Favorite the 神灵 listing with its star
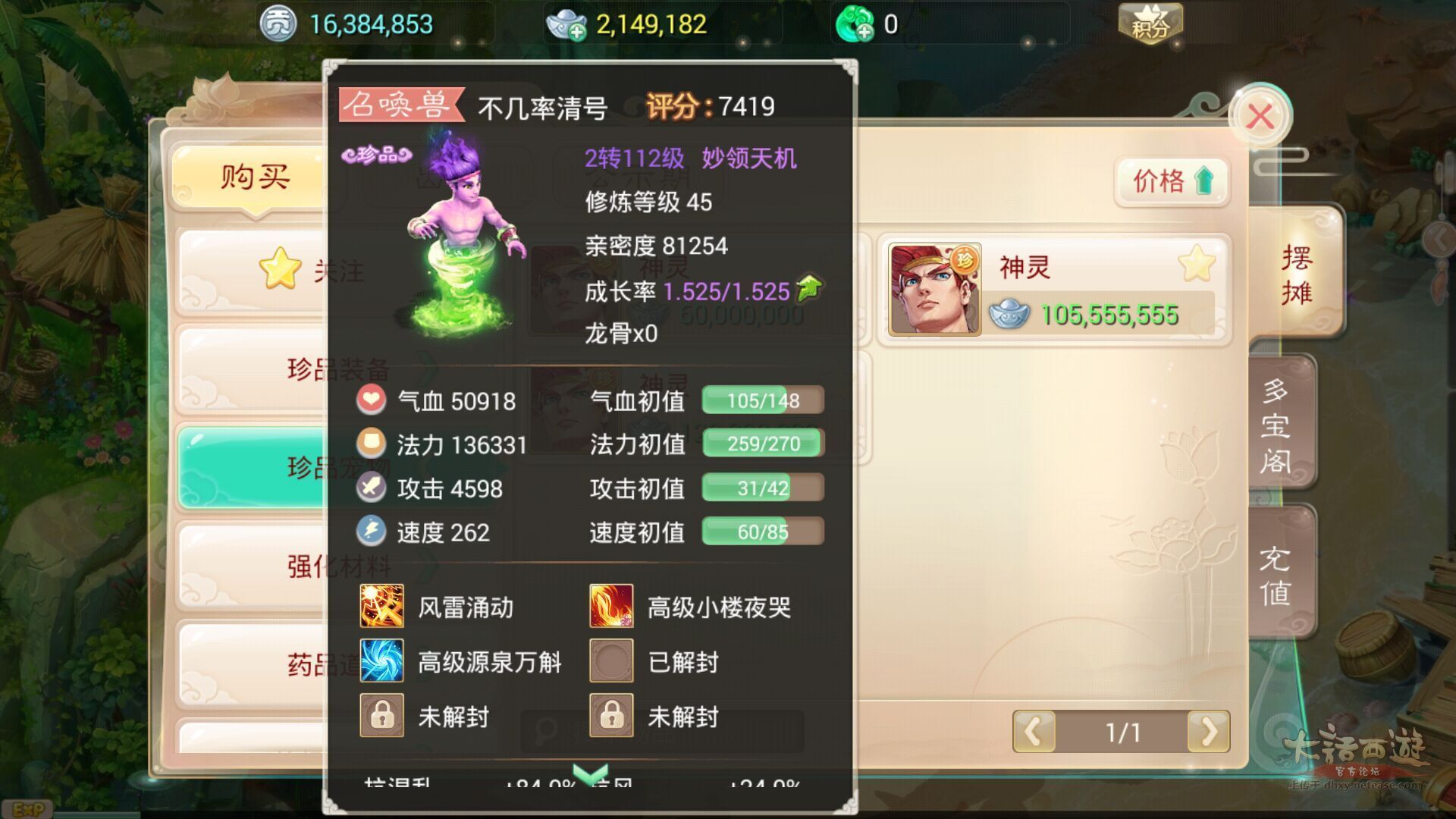This screenshot has width=1456, height=819. coord(1197,265)
